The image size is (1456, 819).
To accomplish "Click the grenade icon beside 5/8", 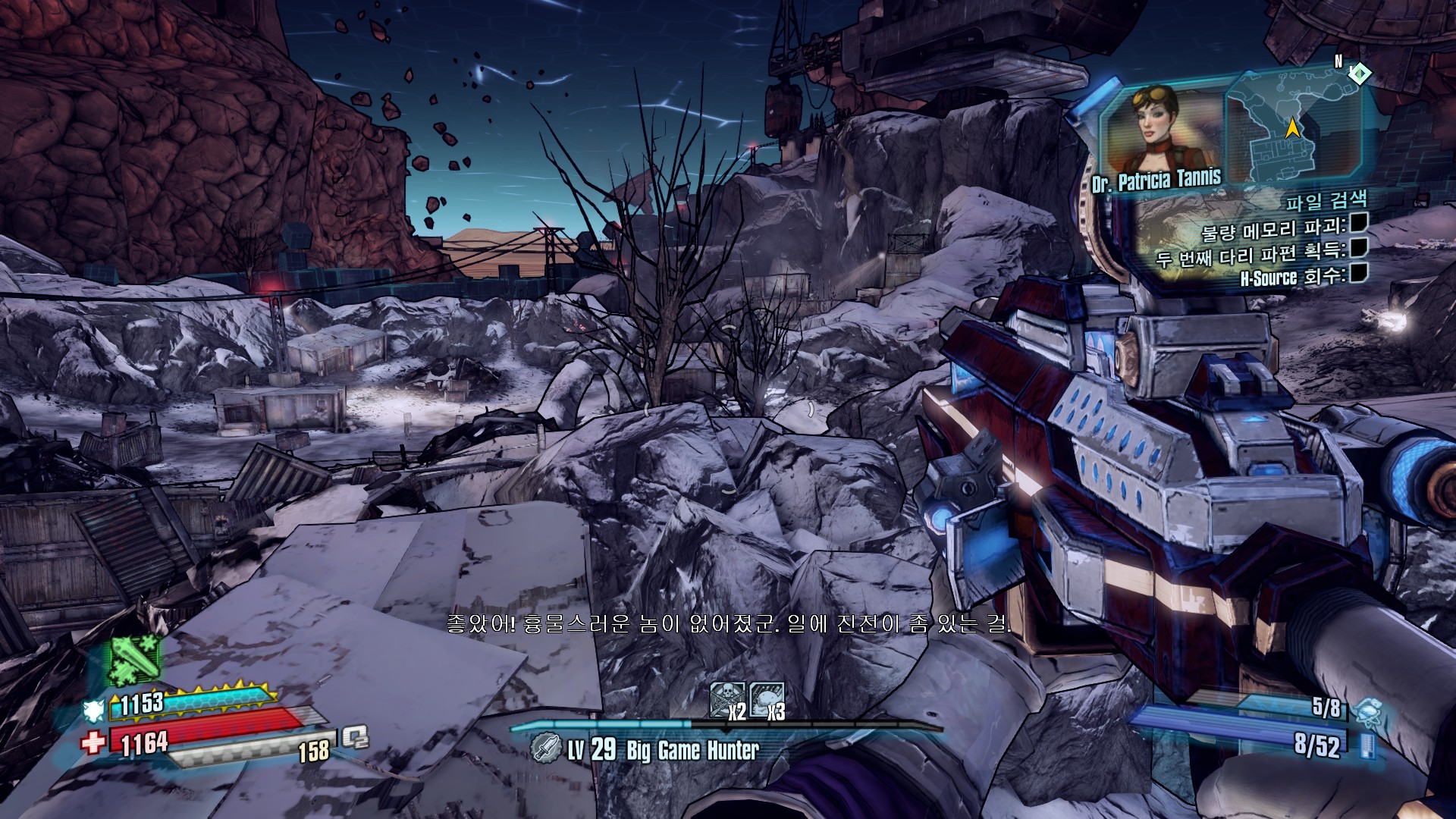I will click(1365, 712).
